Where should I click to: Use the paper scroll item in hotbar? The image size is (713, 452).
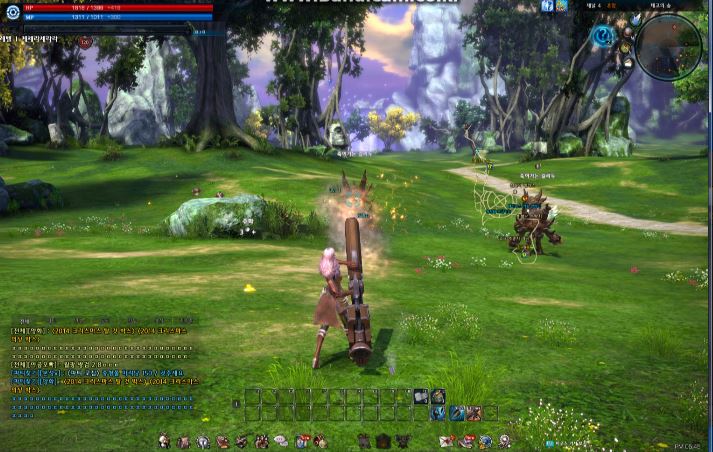coord(422,397)
